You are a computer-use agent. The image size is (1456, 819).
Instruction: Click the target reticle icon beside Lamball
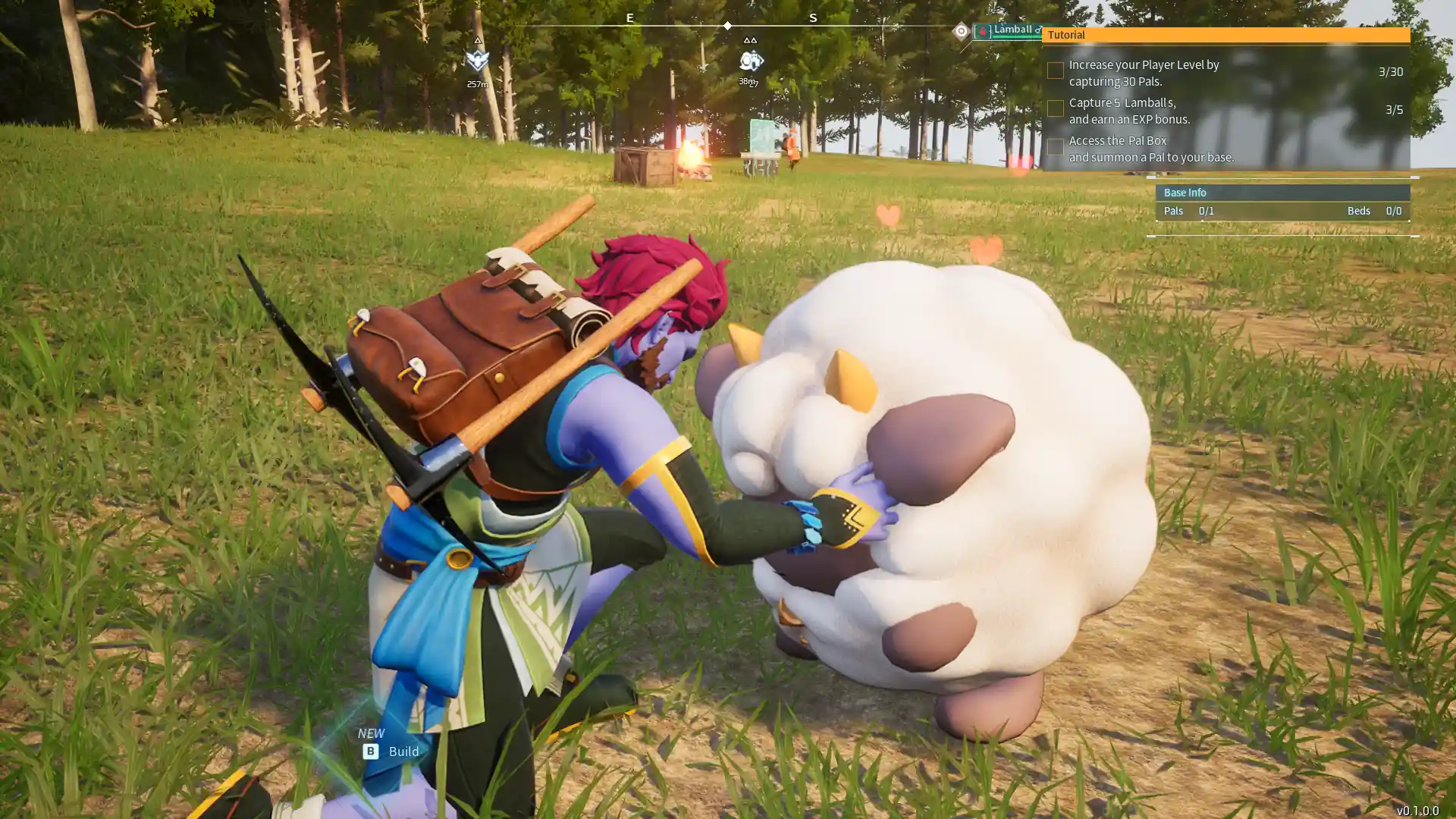click(961, 31)
